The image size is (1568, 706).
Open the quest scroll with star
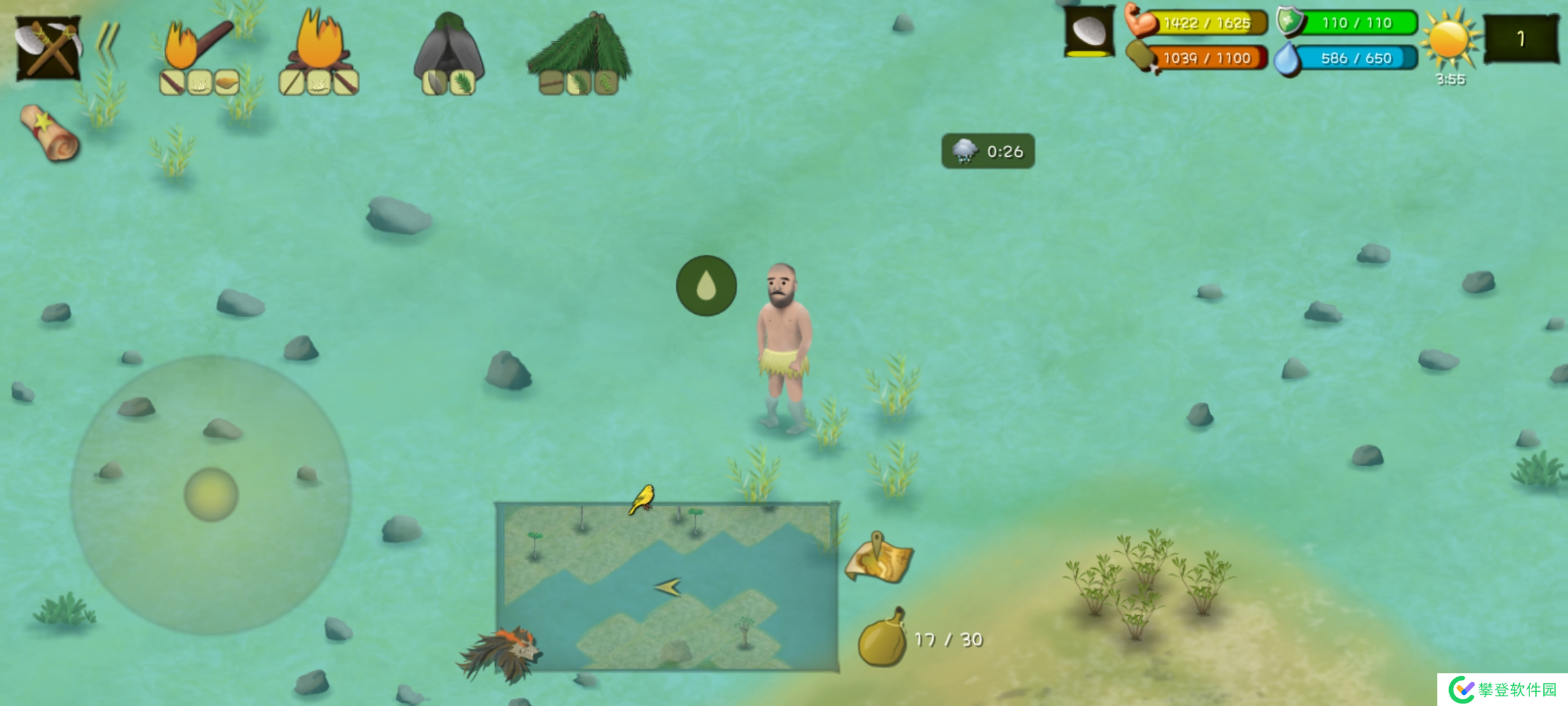(49, 133)
